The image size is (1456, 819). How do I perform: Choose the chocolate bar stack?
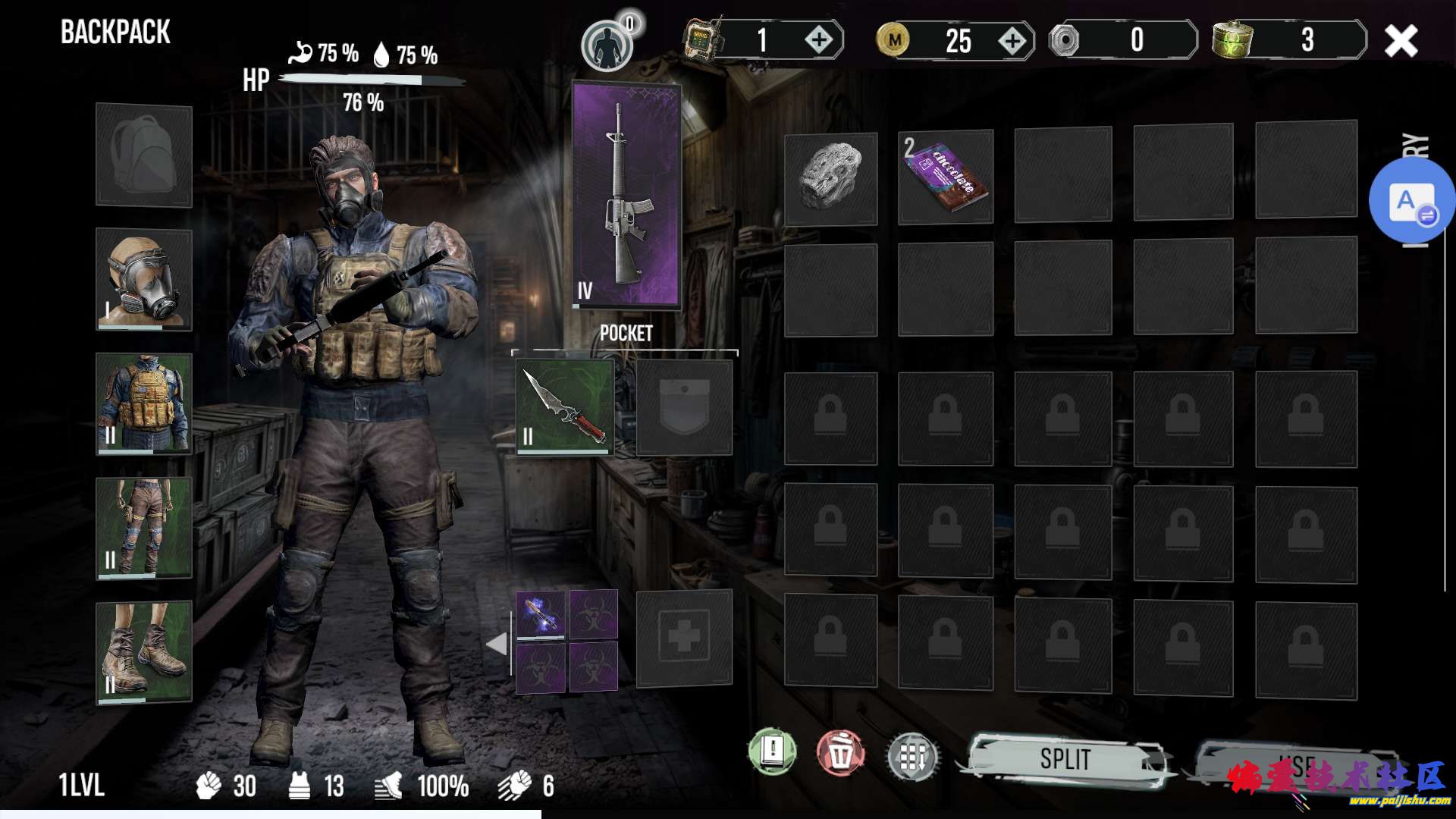945,177
